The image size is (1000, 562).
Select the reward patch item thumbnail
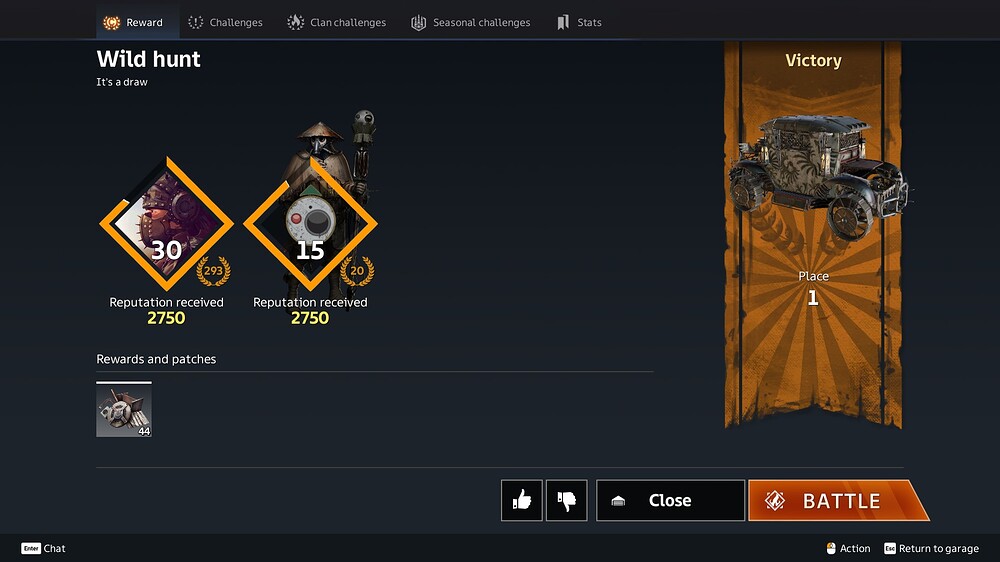coord(124,410)
